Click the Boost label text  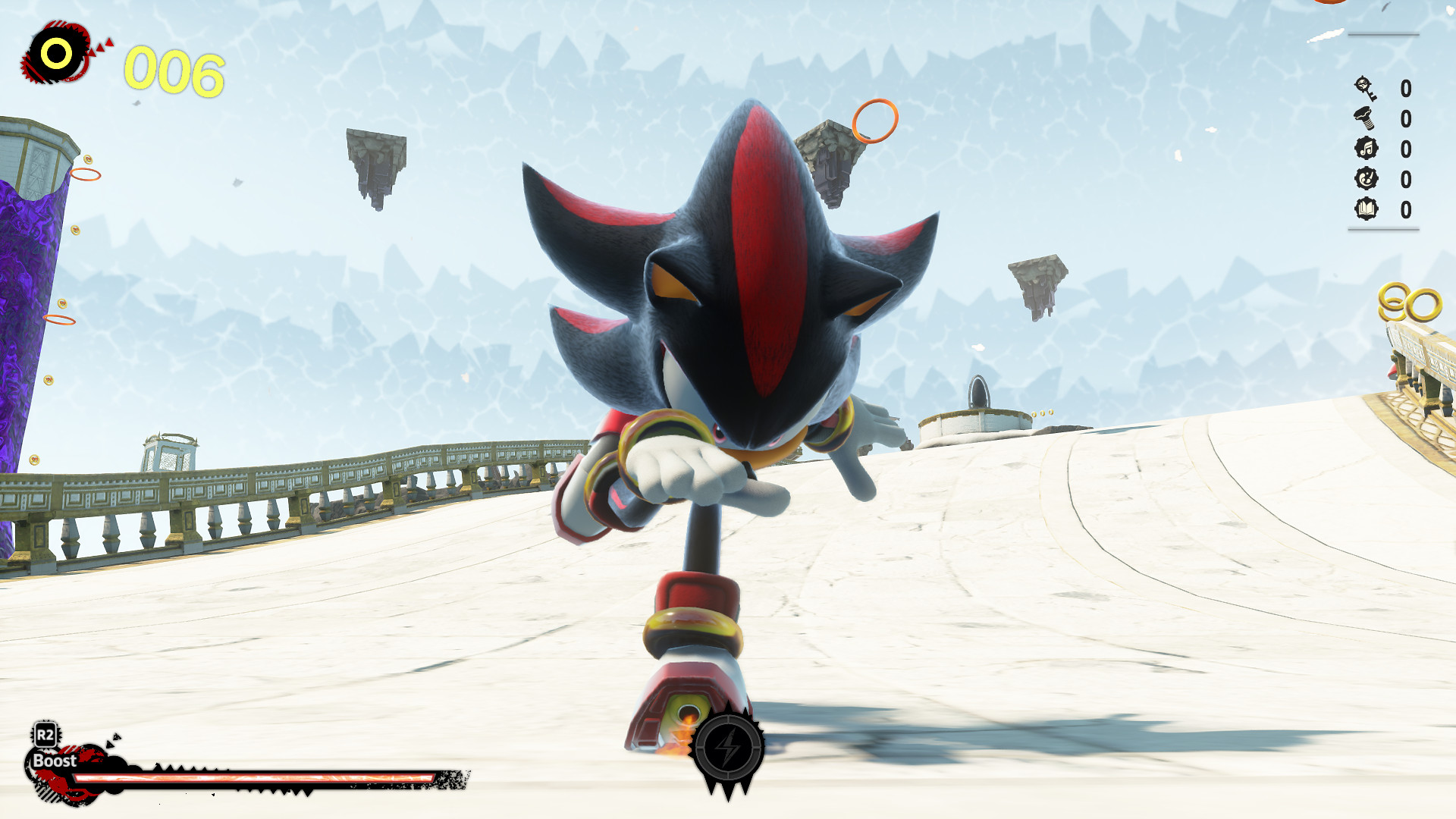pyautogui.click(x=54, y=760)
